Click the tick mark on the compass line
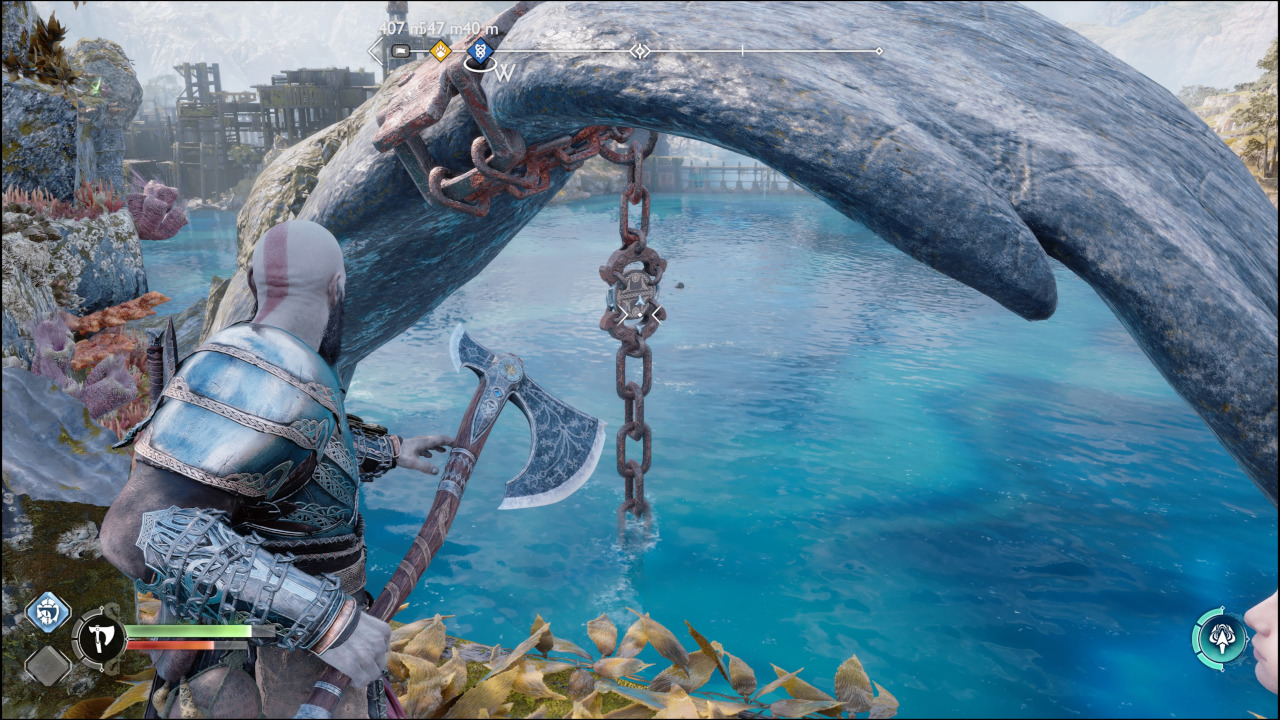Image resolution: width=1280 pixels, height=720 pixels. click(743, 49)
